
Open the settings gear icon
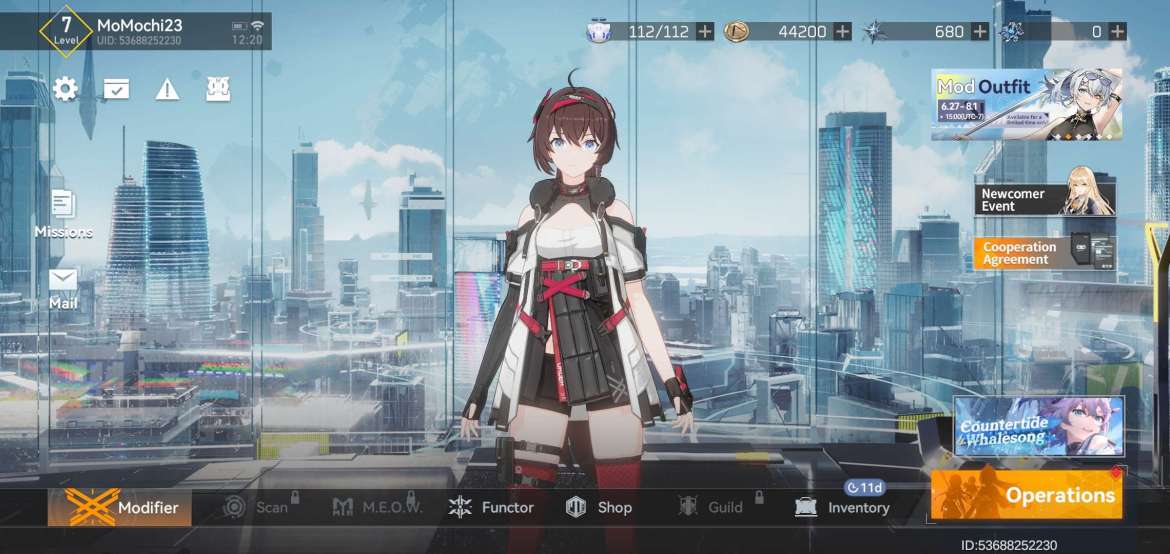tap(66, 89)
